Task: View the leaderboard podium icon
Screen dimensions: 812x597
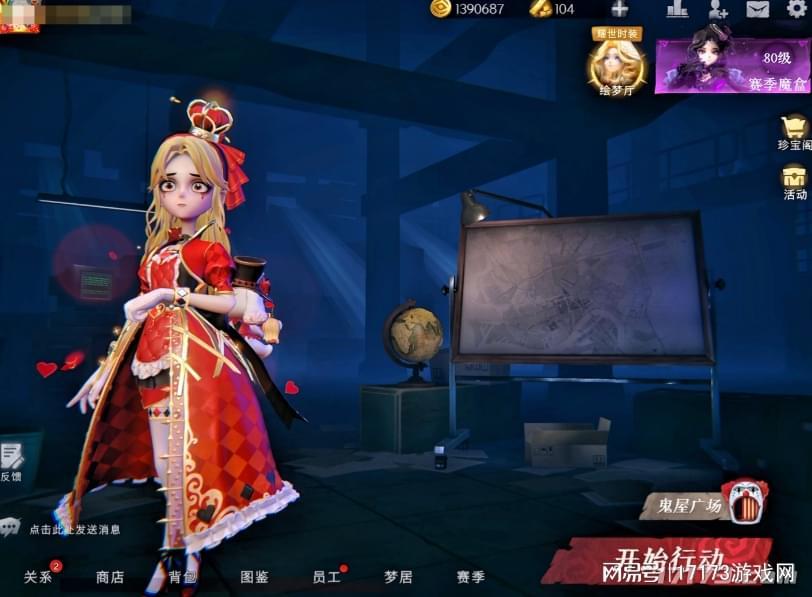Action: (677, 10)
